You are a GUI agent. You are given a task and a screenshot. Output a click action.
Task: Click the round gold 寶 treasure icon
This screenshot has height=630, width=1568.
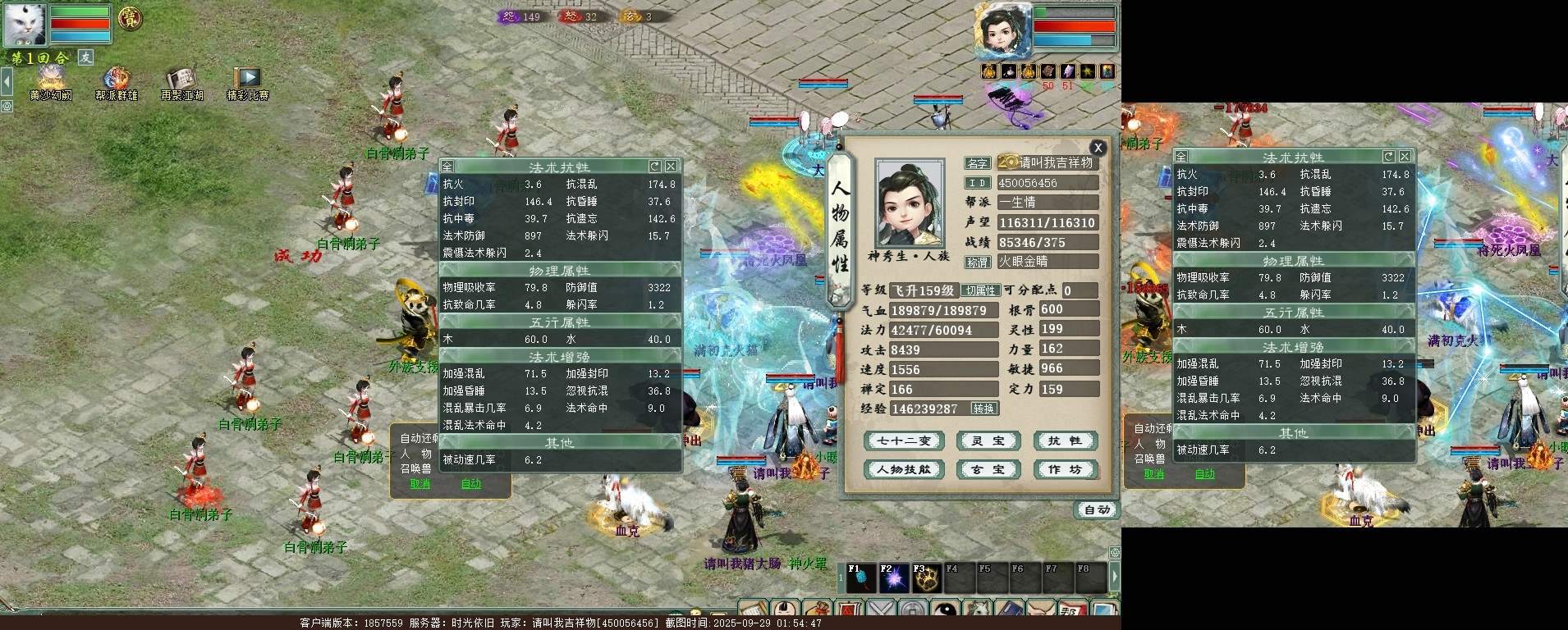pos(130,18)
